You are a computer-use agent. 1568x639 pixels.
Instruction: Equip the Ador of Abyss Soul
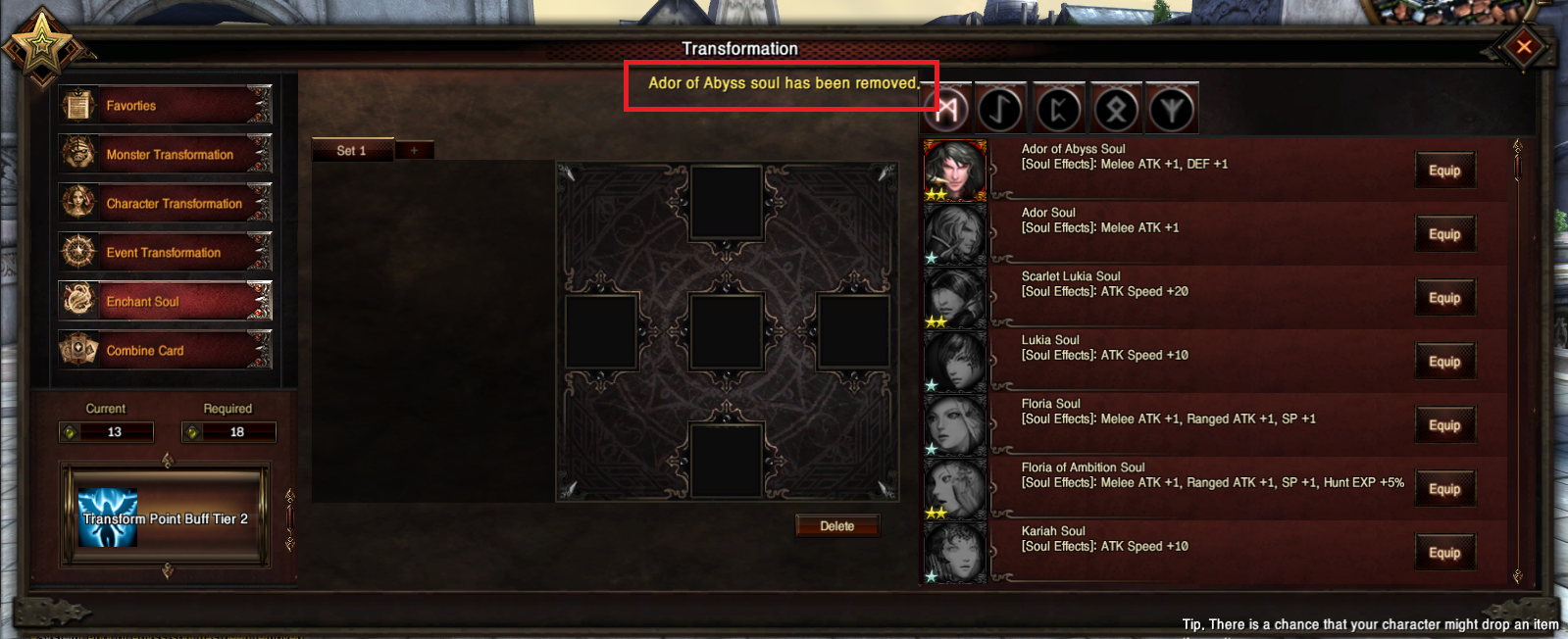[1444, 171]
